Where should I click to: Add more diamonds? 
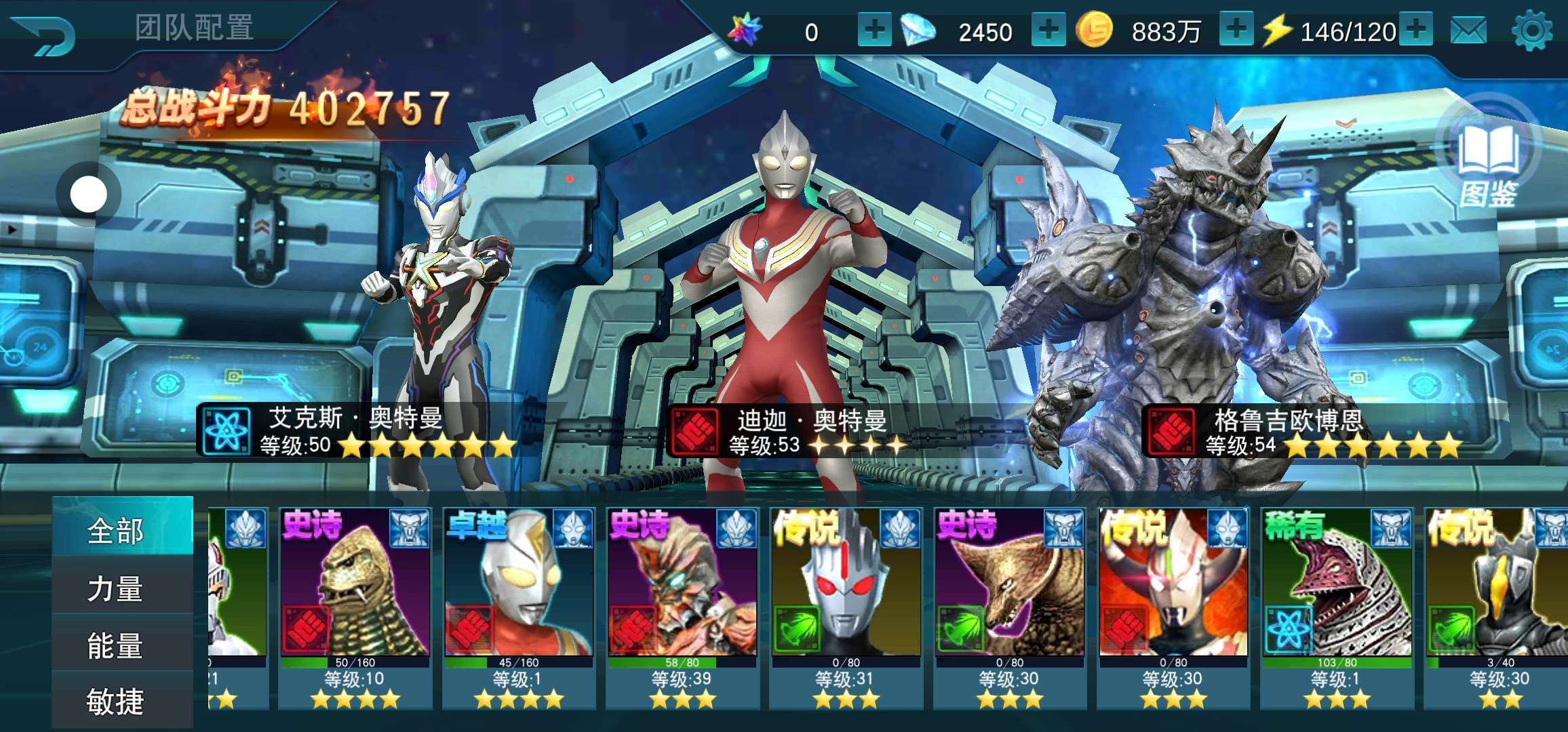click(x=1048, y=30)
